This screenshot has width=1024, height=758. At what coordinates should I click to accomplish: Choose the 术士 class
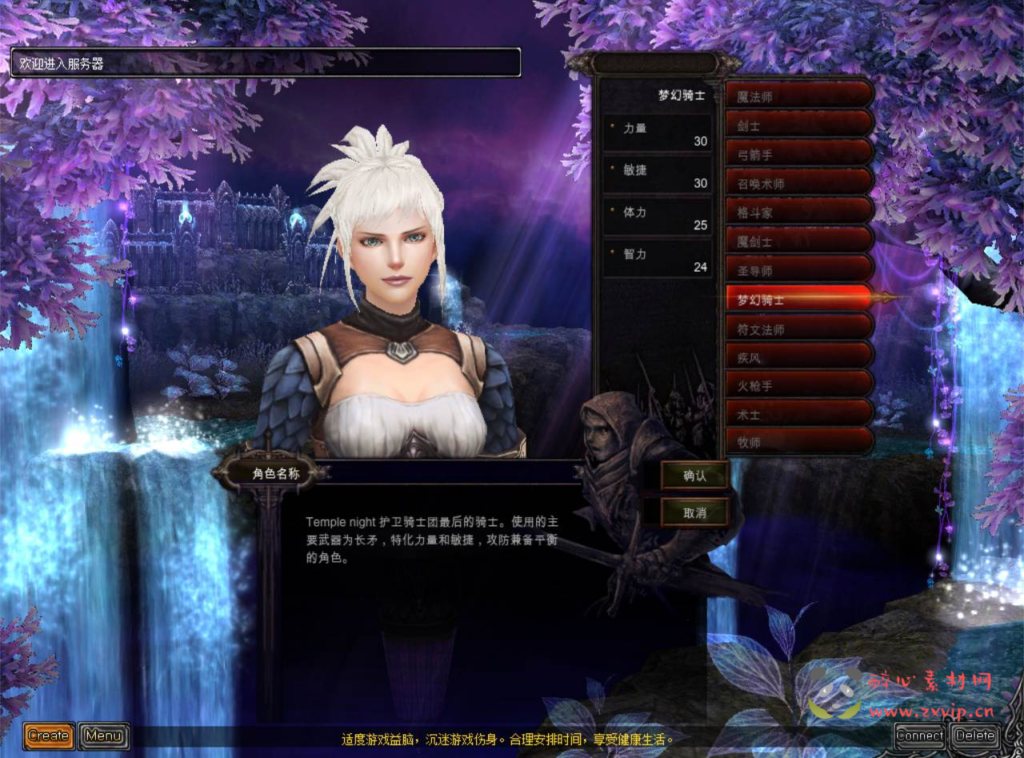pyautogui.click(x=799, y=413)
